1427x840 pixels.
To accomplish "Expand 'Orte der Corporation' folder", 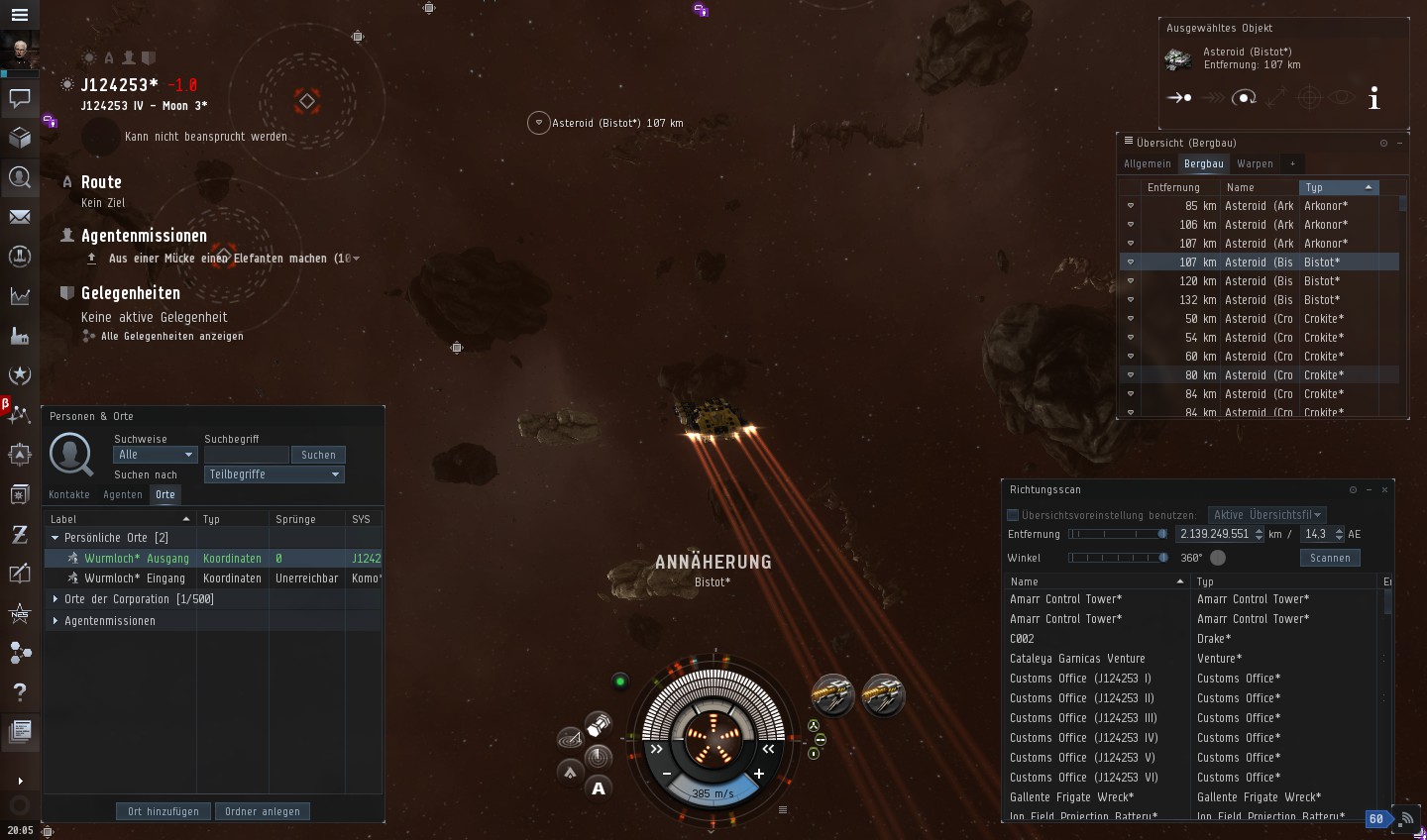I will click(55, 599).
